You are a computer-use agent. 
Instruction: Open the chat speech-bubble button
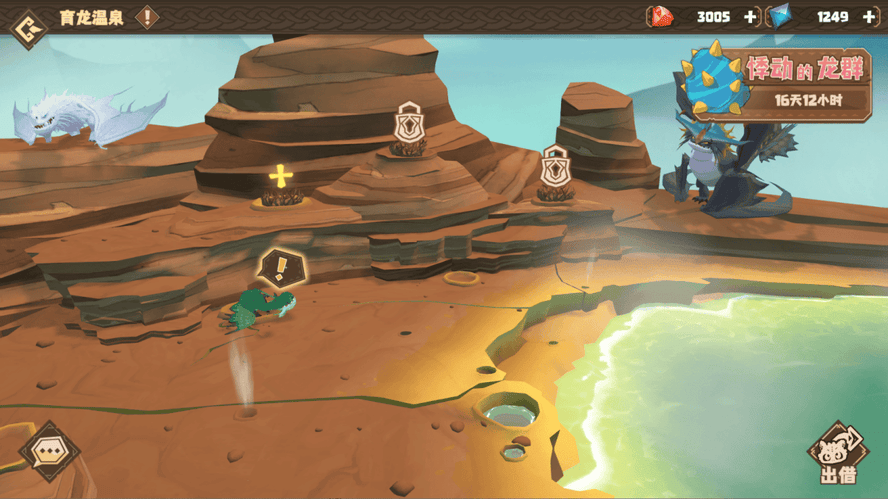coord(49,452)
